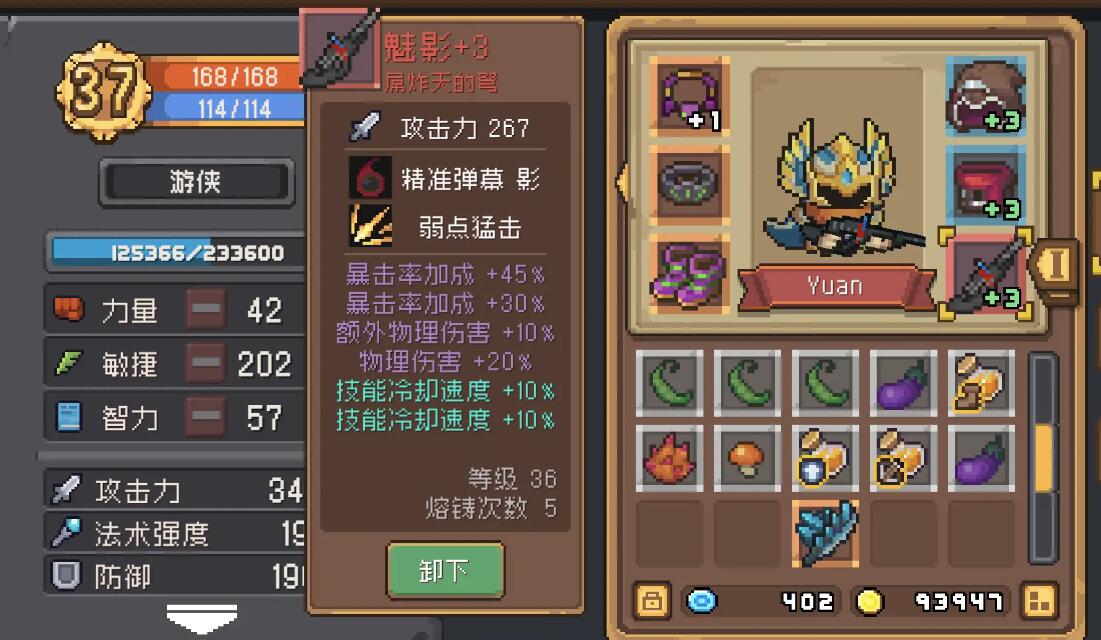1101x640 pixels.
Task: Expand the stats list with the down arrow
Action: 201,616
